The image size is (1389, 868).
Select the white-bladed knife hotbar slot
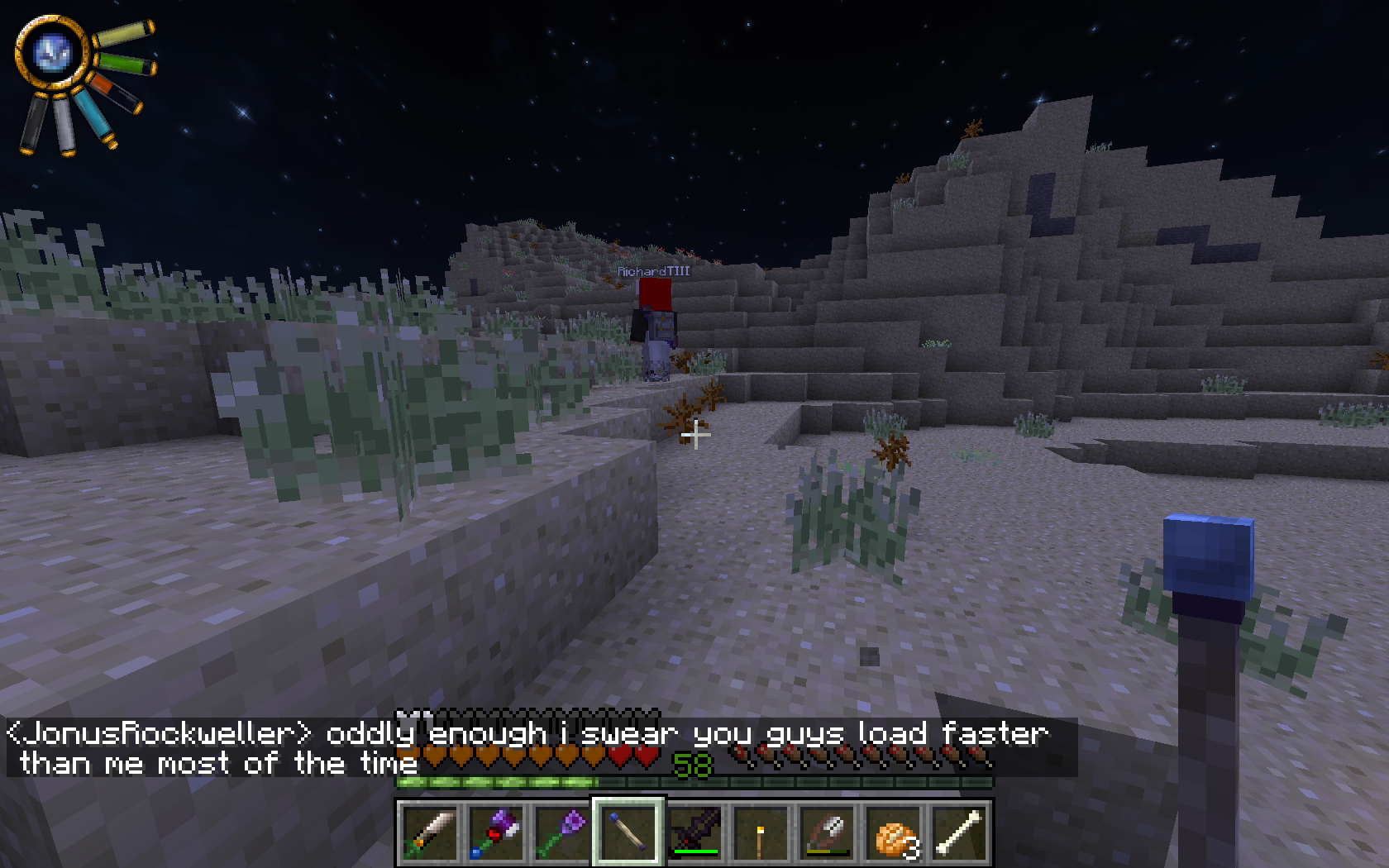point(429,832)
